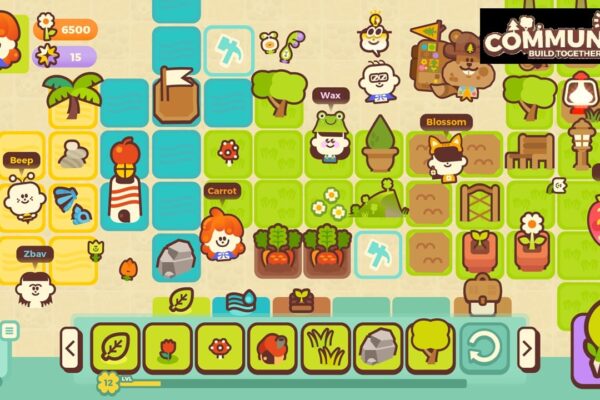This screenshot has height=400, width=600.
Task: Show next items with the right arrow
Action: tap(528, 349)
